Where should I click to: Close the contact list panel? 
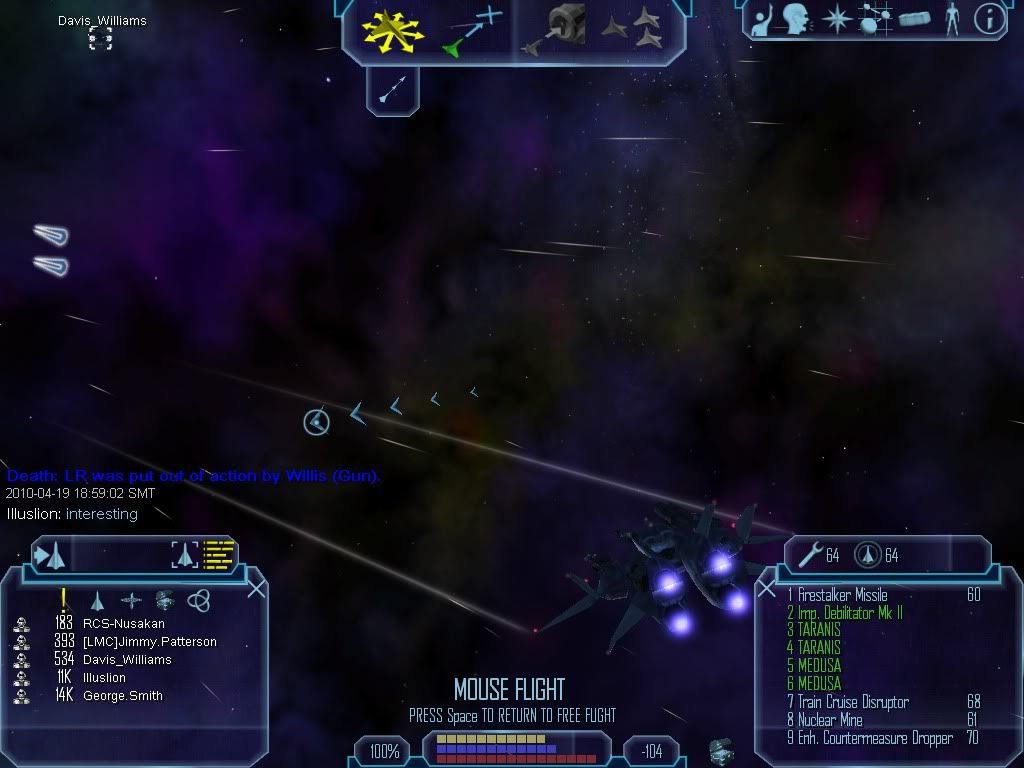(256, 589)
